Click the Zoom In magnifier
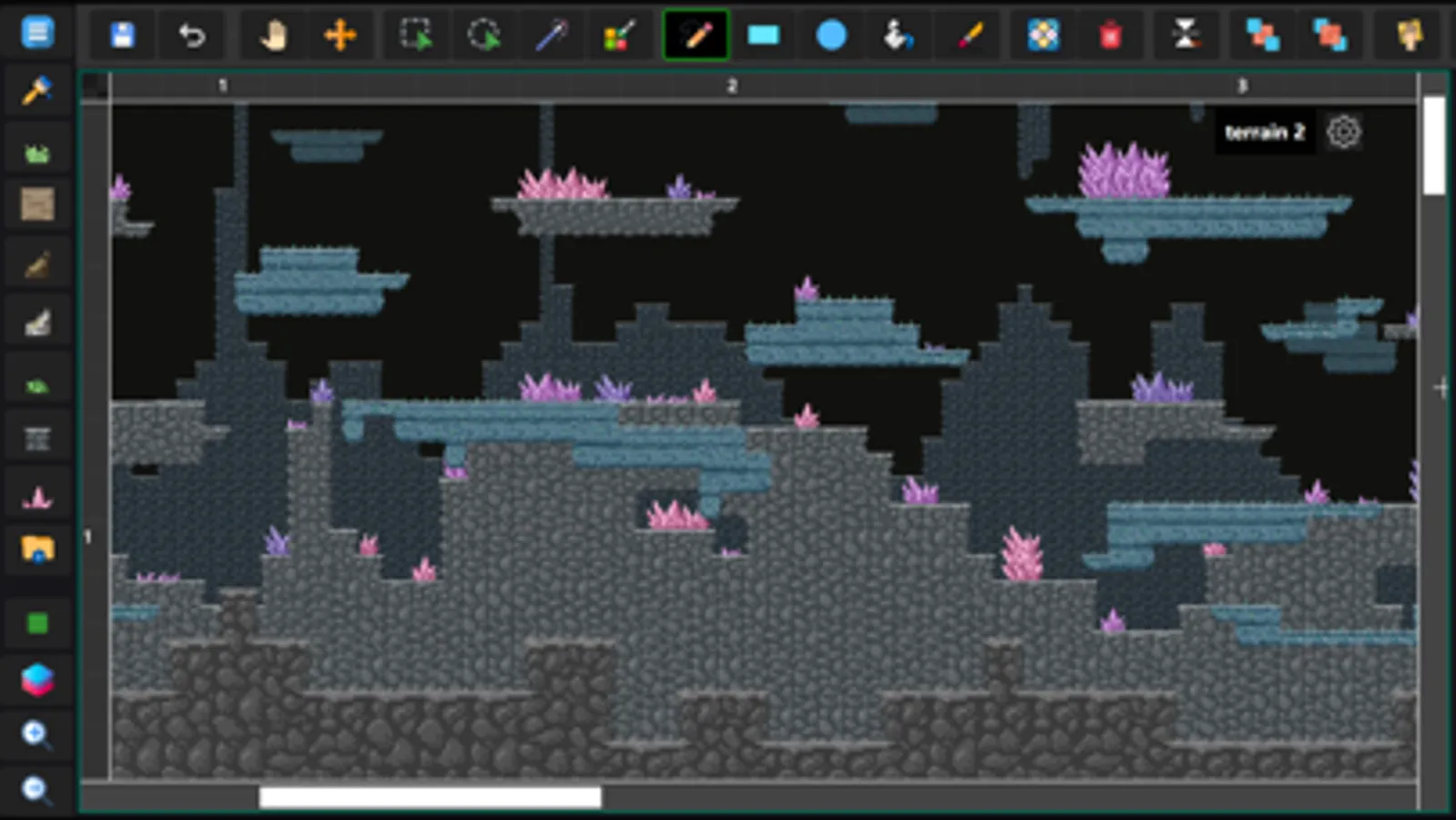 36,734
